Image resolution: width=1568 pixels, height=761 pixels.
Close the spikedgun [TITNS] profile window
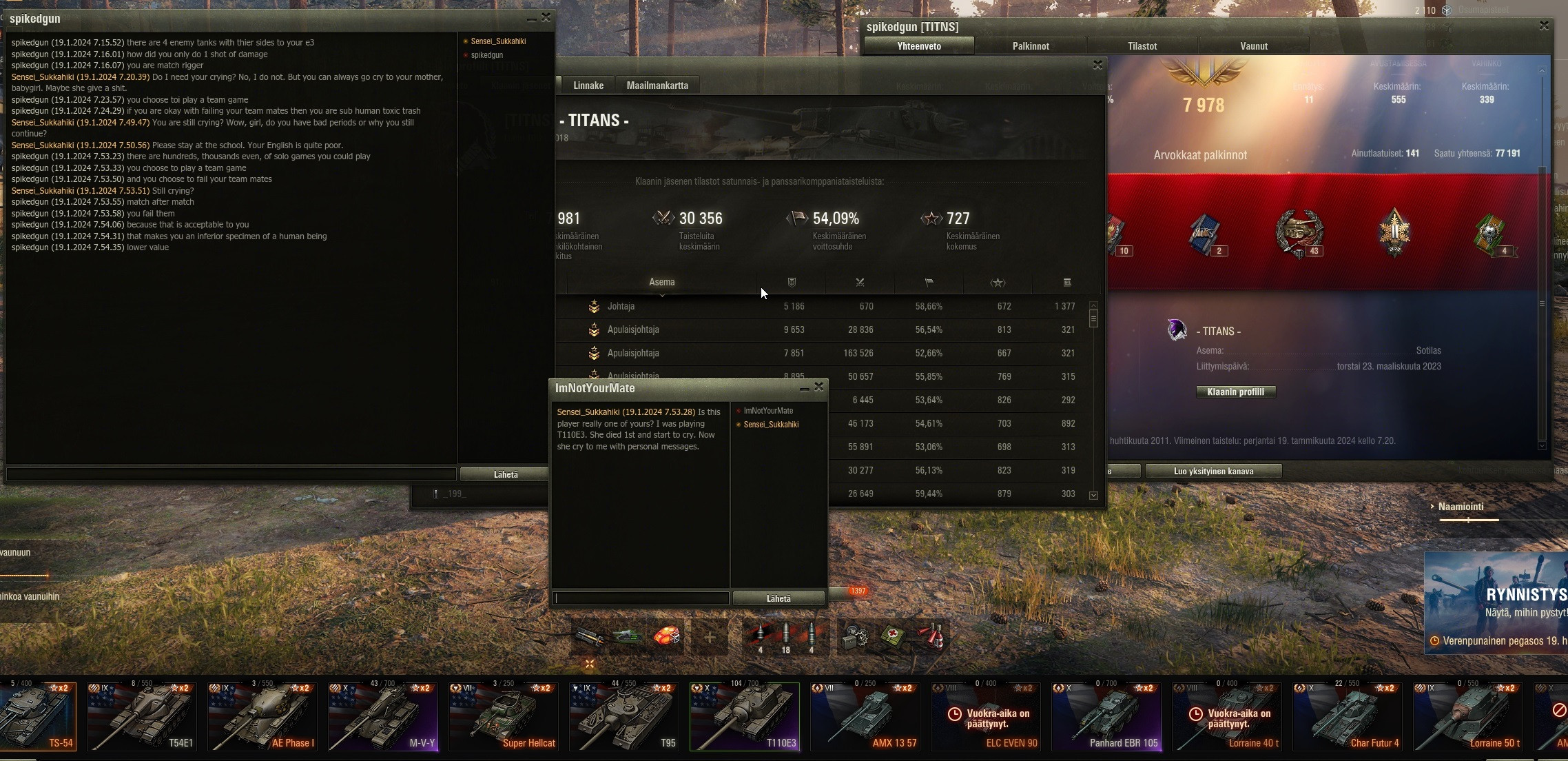[1544, 26]
